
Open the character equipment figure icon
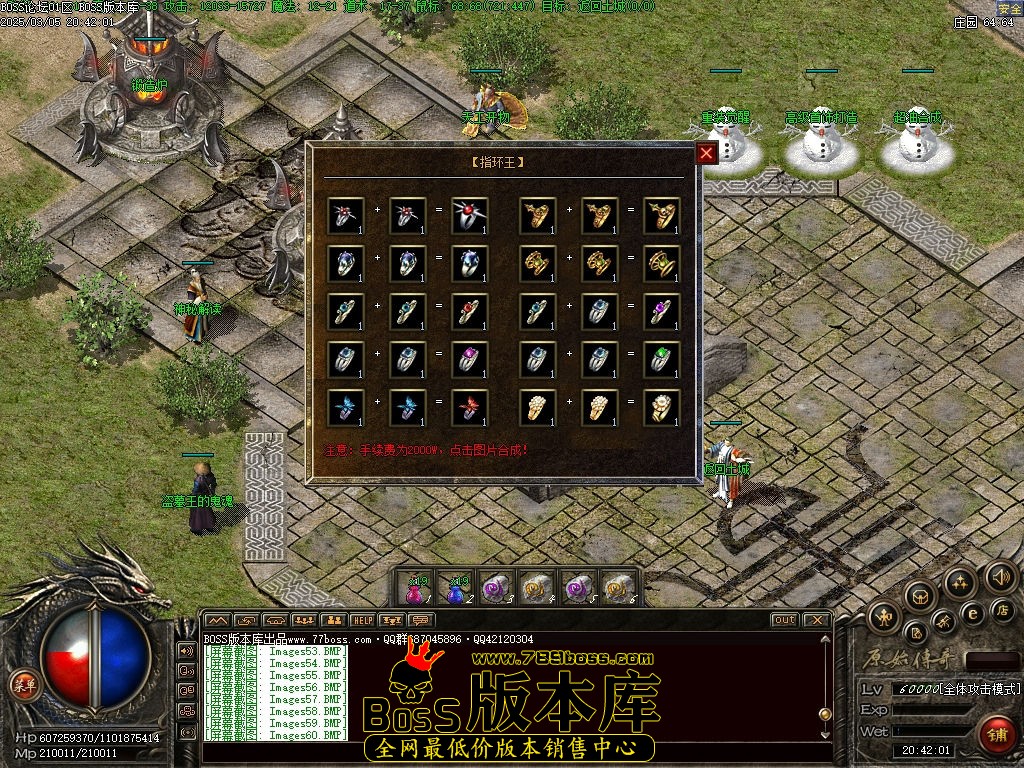(884, 617)
